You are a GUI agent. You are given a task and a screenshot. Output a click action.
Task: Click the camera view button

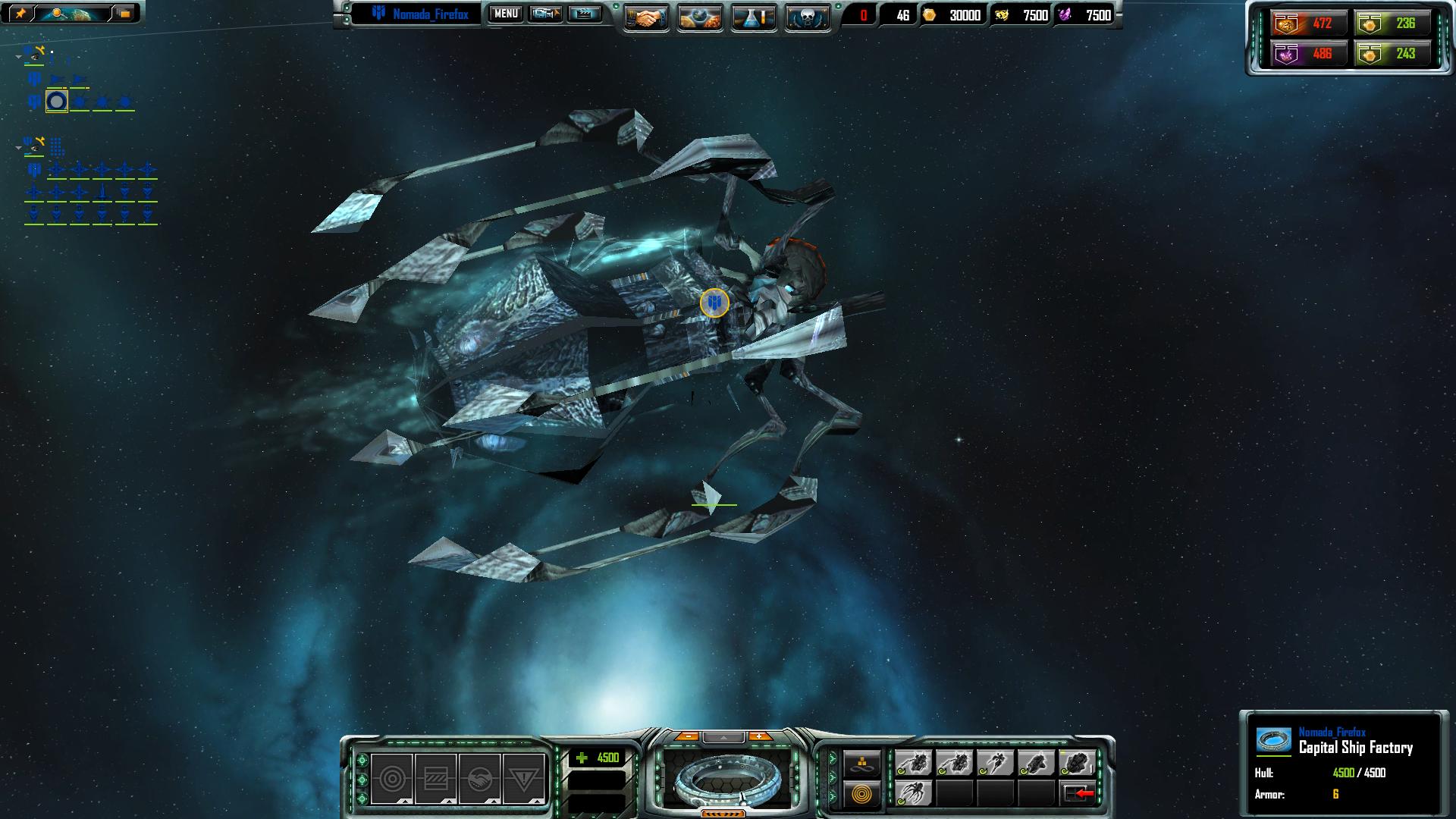(545, 14)
